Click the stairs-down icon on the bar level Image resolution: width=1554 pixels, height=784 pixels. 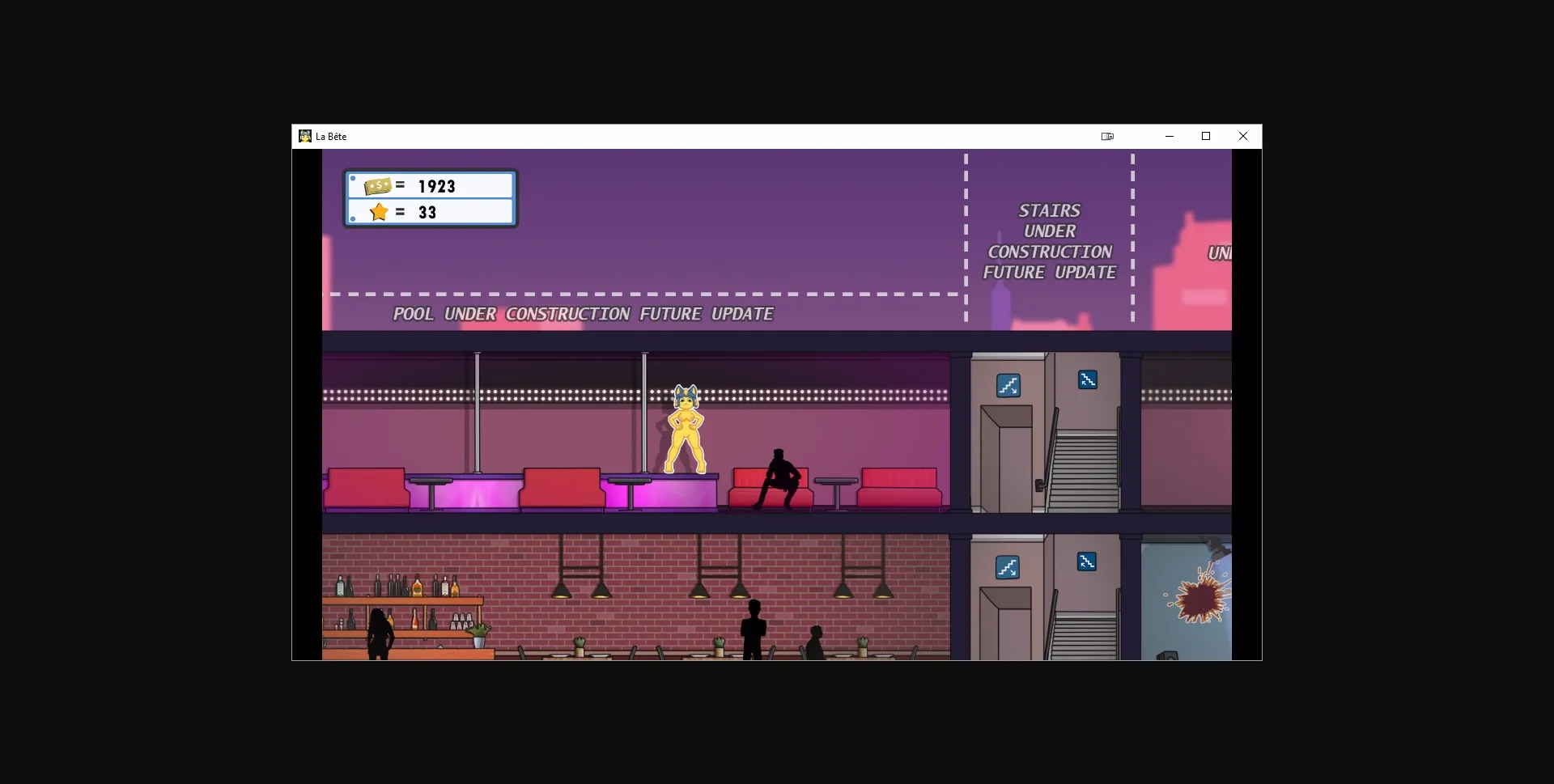tap(1007, 567)
